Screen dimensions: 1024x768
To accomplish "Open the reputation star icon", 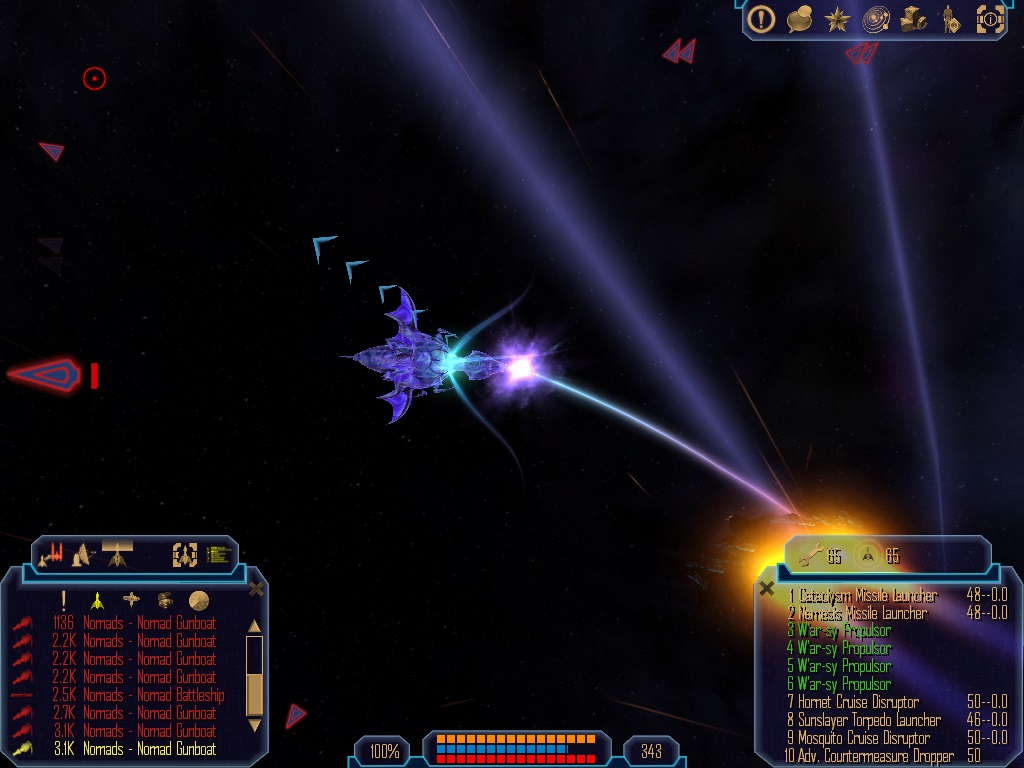I will (x=837, y=18).
